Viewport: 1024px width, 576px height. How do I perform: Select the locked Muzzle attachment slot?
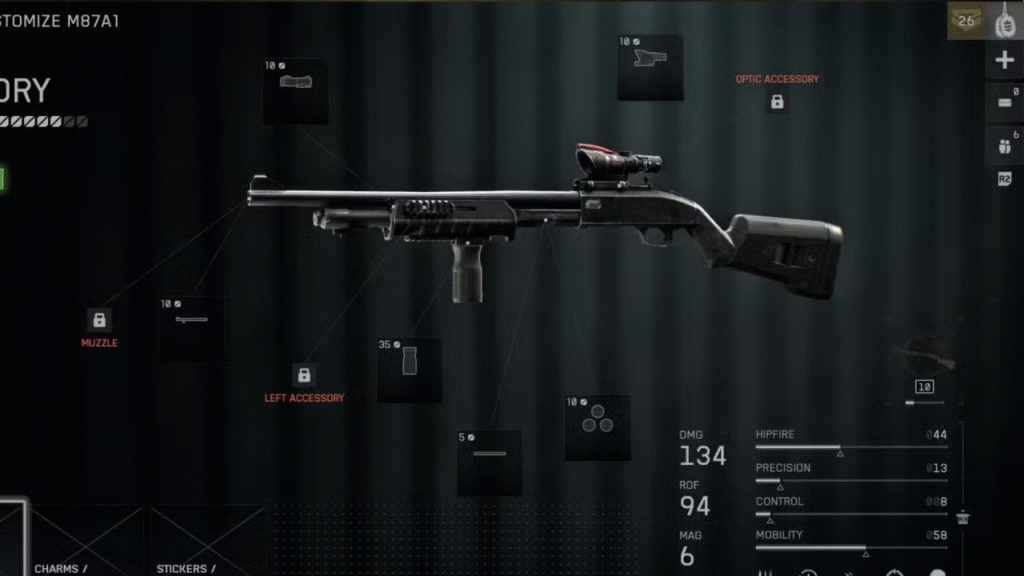coord(99,320)
